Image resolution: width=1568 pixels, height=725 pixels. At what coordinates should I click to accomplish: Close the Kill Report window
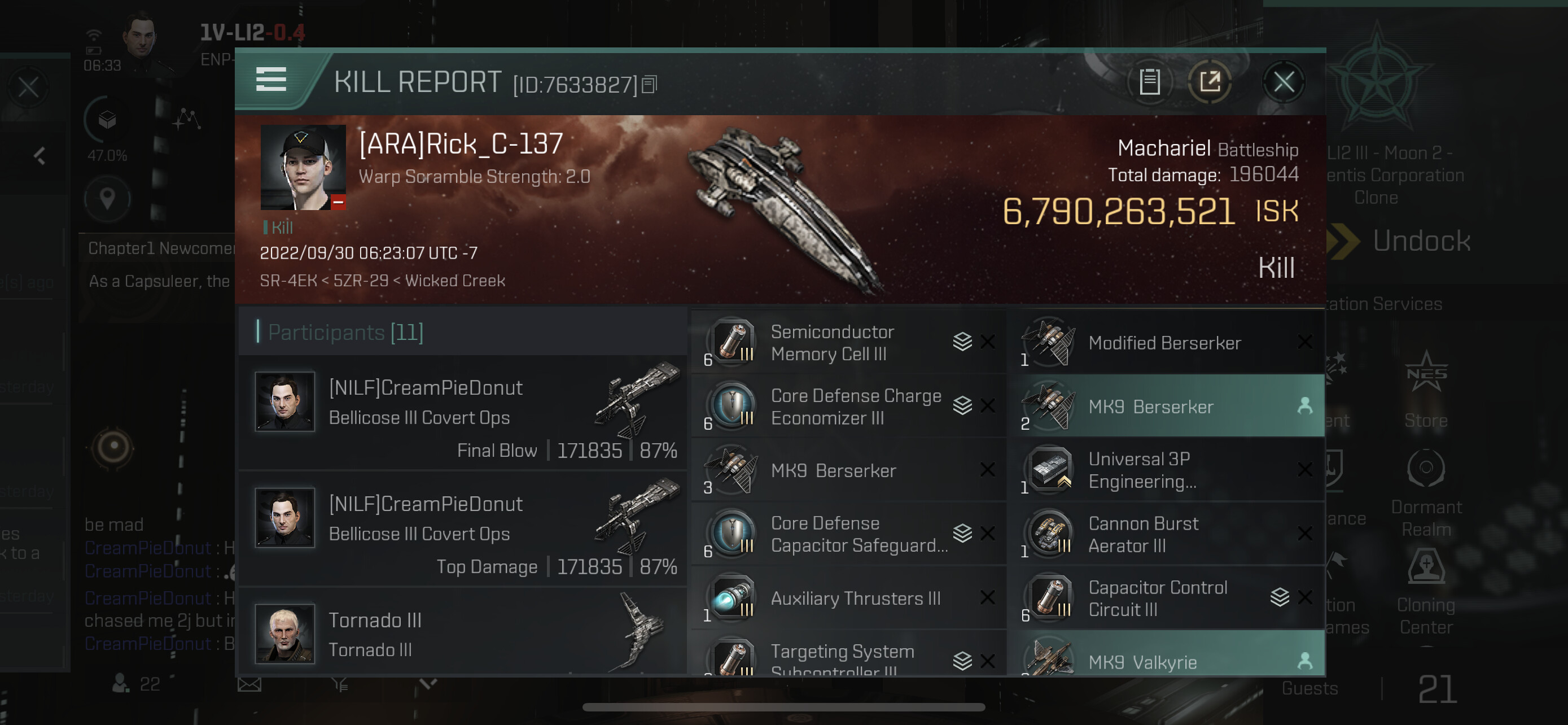point(1283,81)
